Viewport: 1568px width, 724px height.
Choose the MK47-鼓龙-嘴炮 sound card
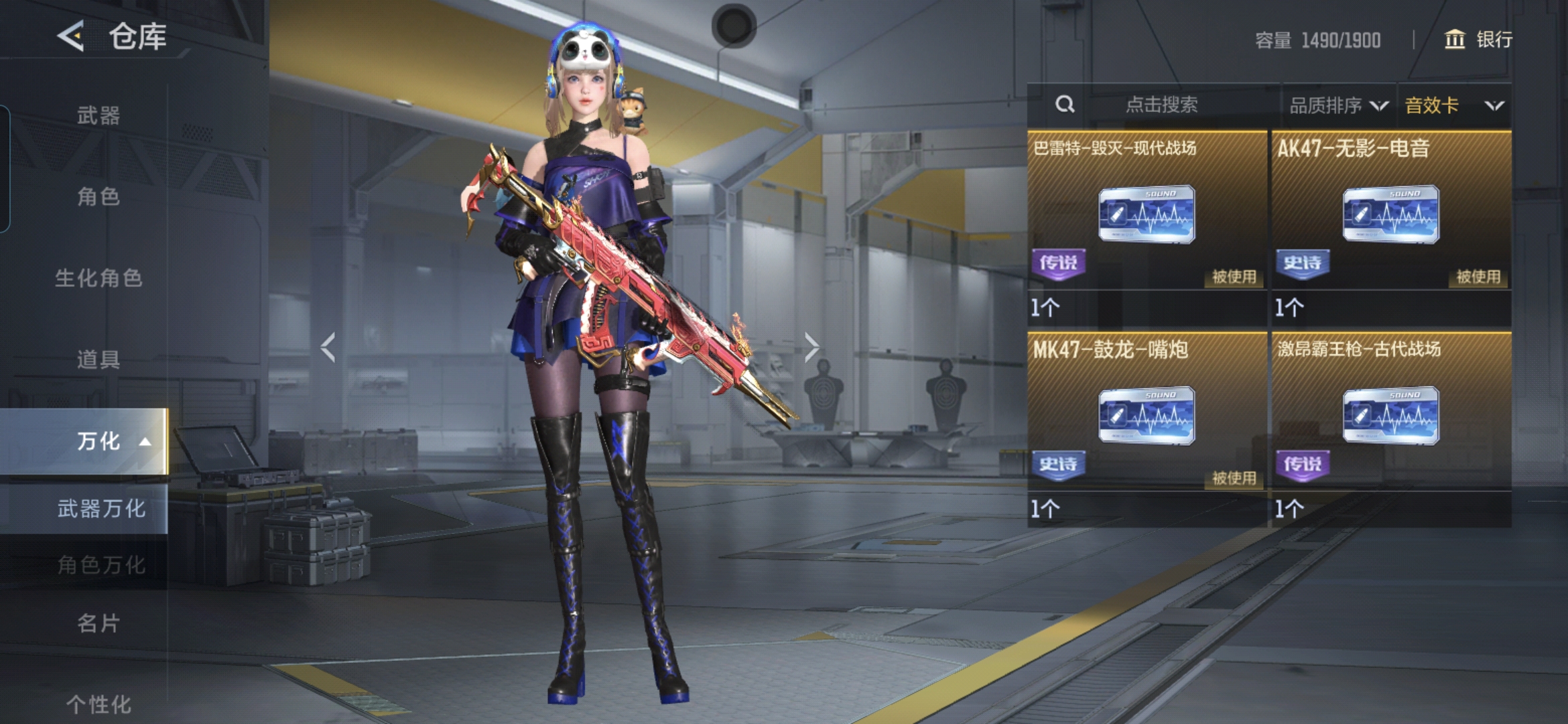pyautogui.click(x=1147, y=416)
